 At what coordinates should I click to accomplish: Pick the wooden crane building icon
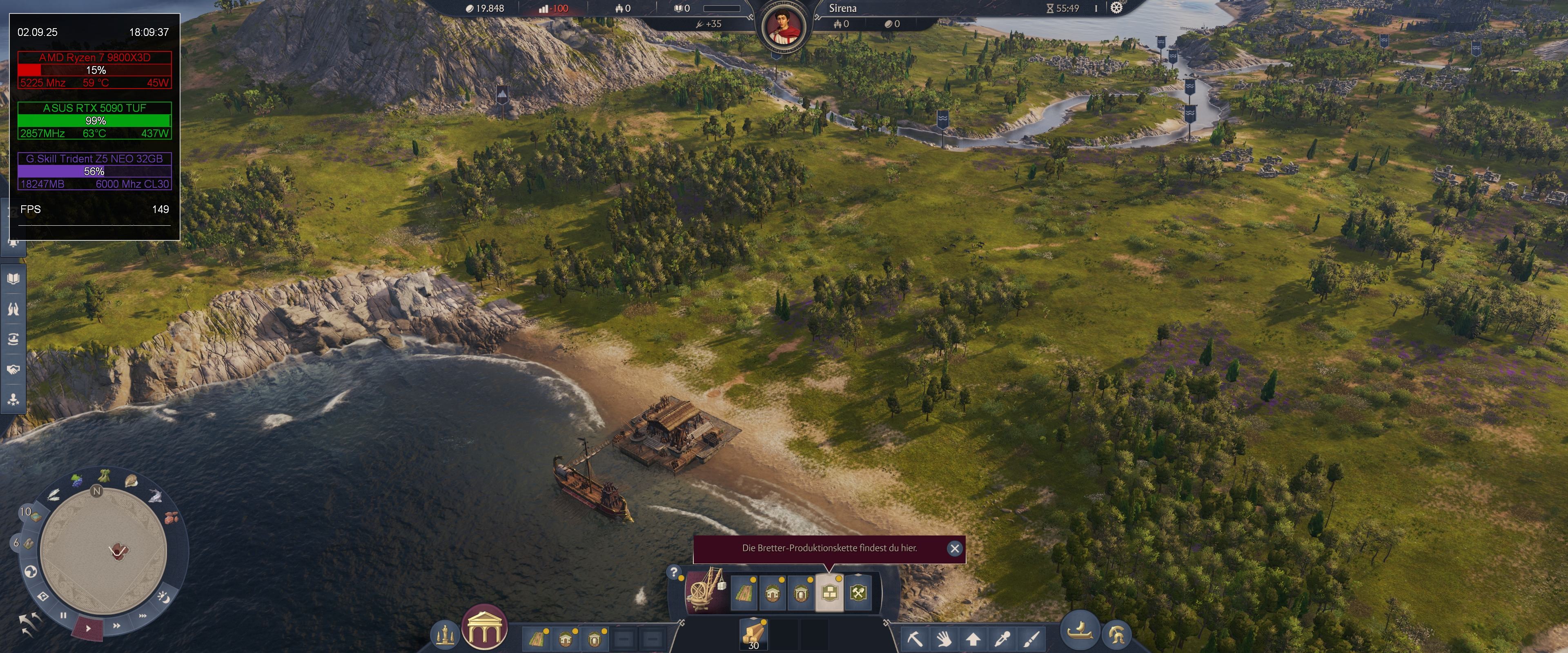[x=706, y=590]
